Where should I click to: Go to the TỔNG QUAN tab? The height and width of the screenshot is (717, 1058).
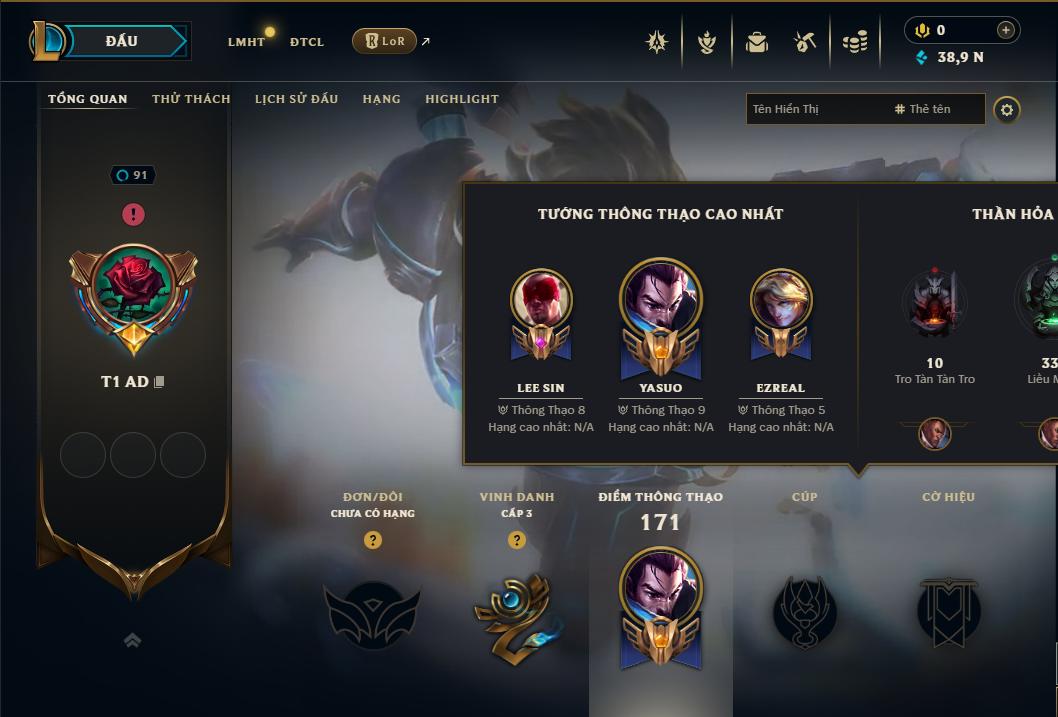pos(88,99)
